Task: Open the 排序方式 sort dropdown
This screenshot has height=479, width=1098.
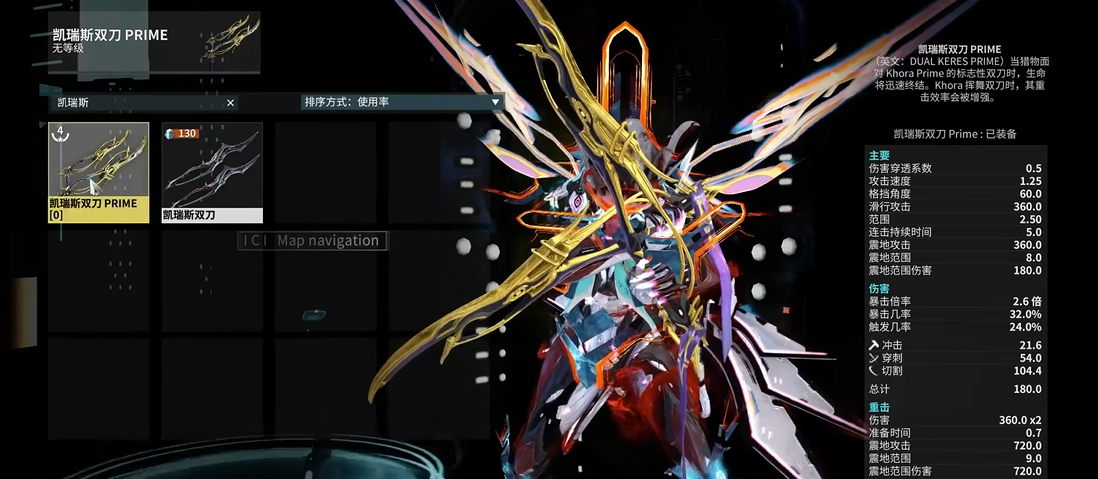Action: click(x=401, y=101)
